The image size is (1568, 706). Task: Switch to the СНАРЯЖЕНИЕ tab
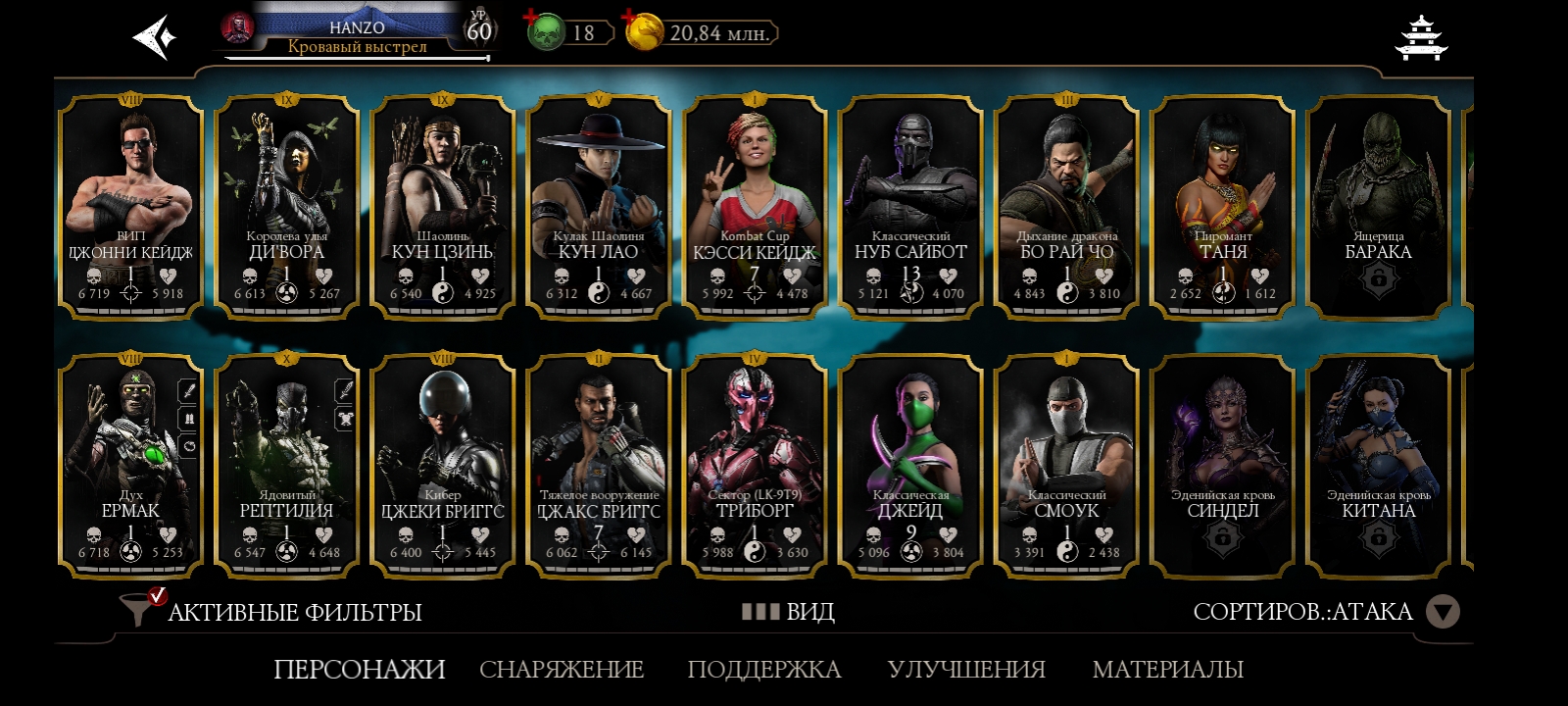tap(562, 669)
